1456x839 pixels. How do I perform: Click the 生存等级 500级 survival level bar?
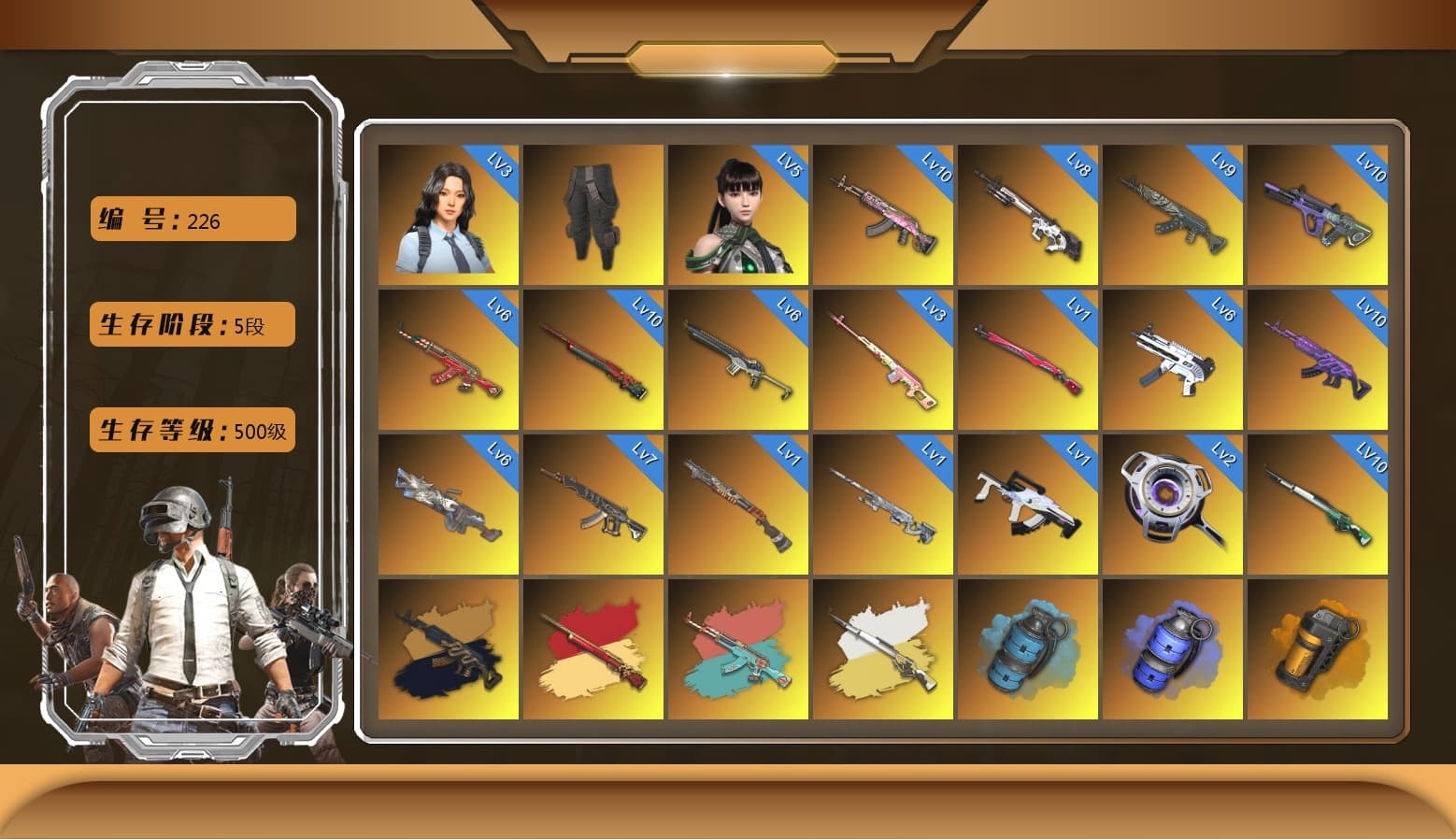click(x=192, y=431)
